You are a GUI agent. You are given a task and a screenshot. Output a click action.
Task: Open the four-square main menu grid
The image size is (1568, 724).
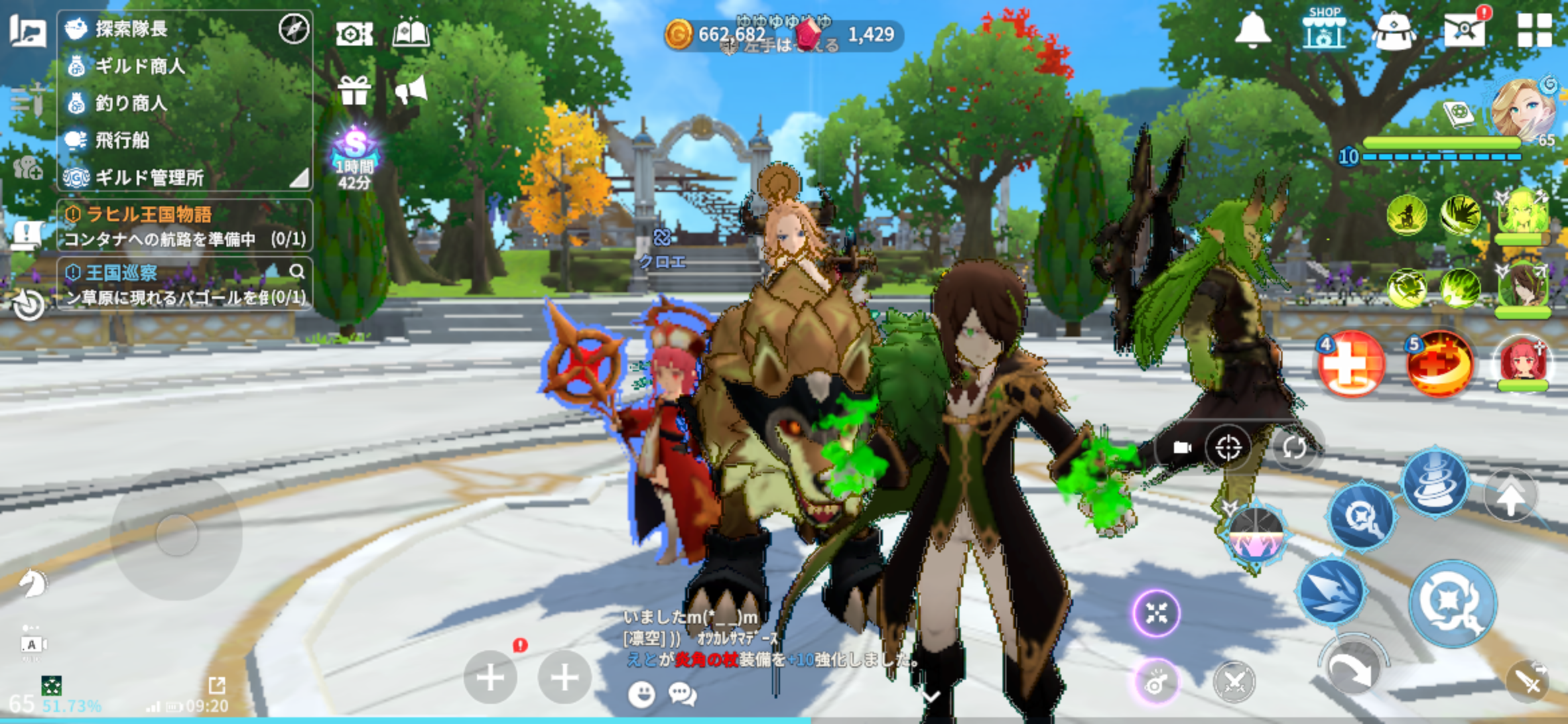pyautogui.click(x=1534, y=30)
